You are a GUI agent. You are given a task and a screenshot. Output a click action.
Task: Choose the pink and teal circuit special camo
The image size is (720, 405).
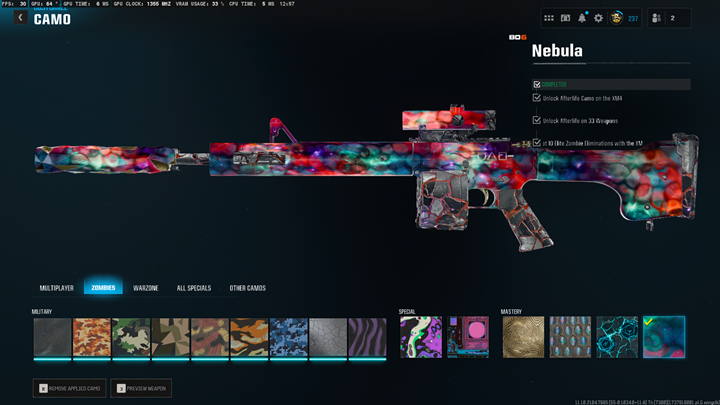[467, 338]
